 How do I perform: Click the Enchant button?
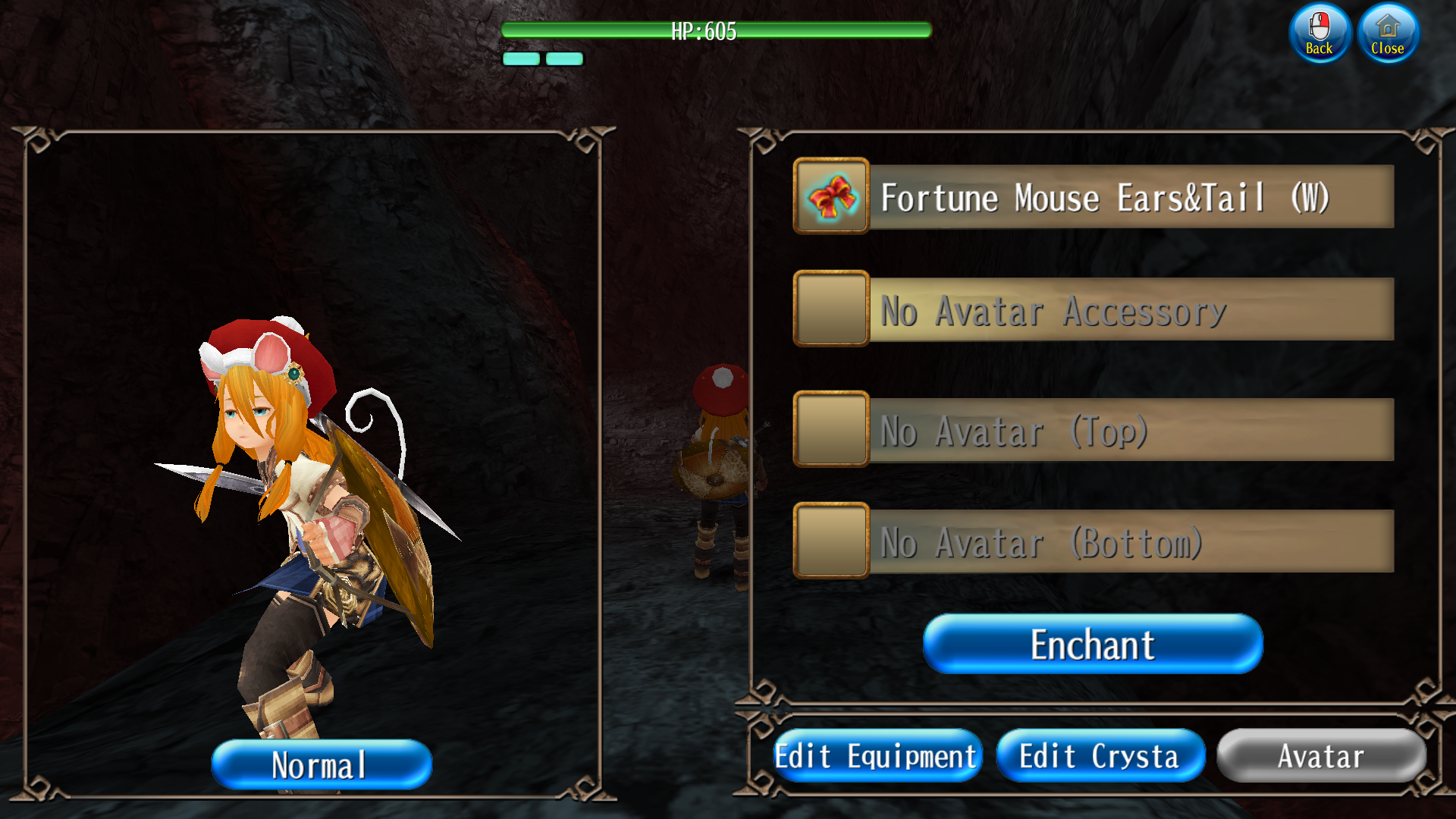point(1093,645)
